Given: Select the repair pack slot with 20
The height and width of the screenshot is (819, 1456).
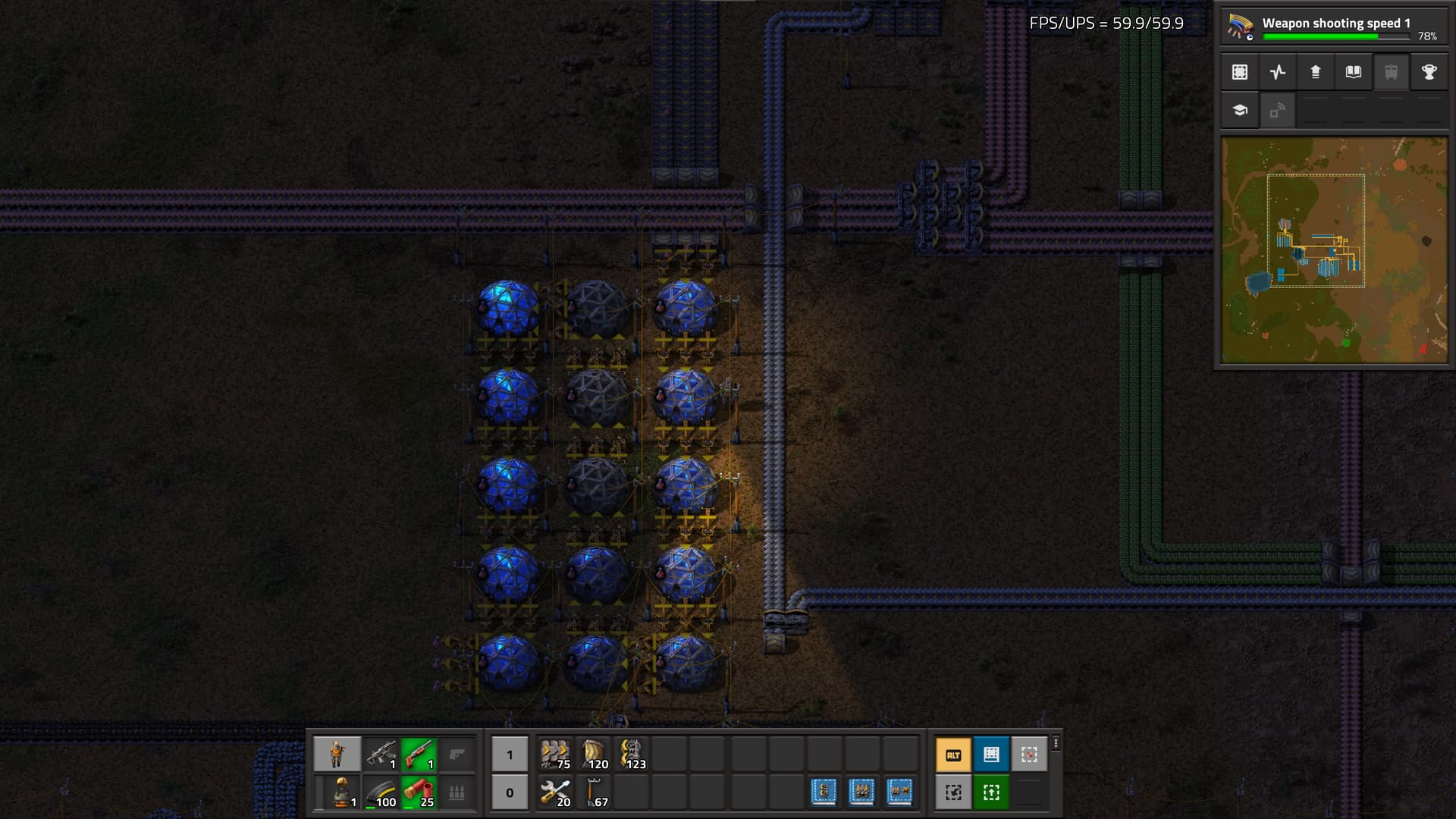Looking at the screenshot, I should [x=555, y=792].
